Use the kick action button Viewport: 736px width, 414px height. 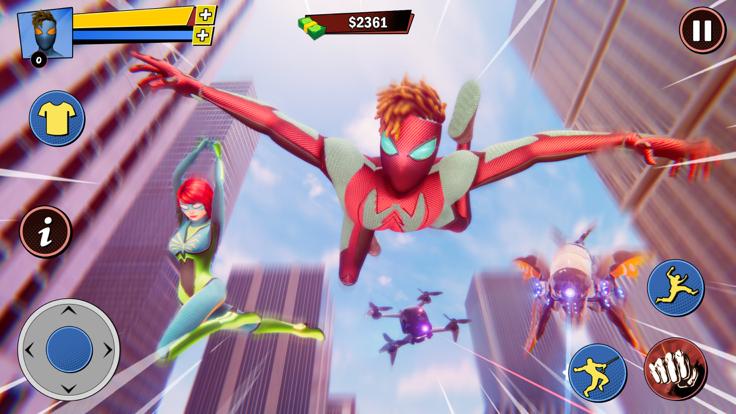coord(597,372)
